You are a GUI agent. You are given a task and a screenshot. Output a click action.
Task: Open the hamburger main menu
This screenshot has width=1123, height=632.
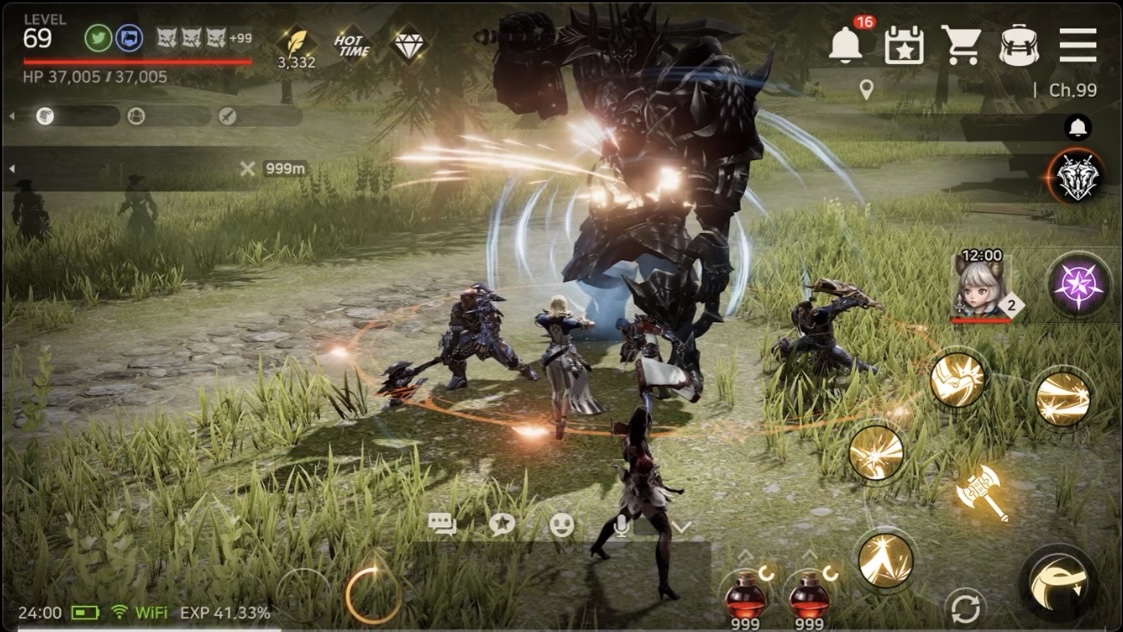(x=1078, y=45)
